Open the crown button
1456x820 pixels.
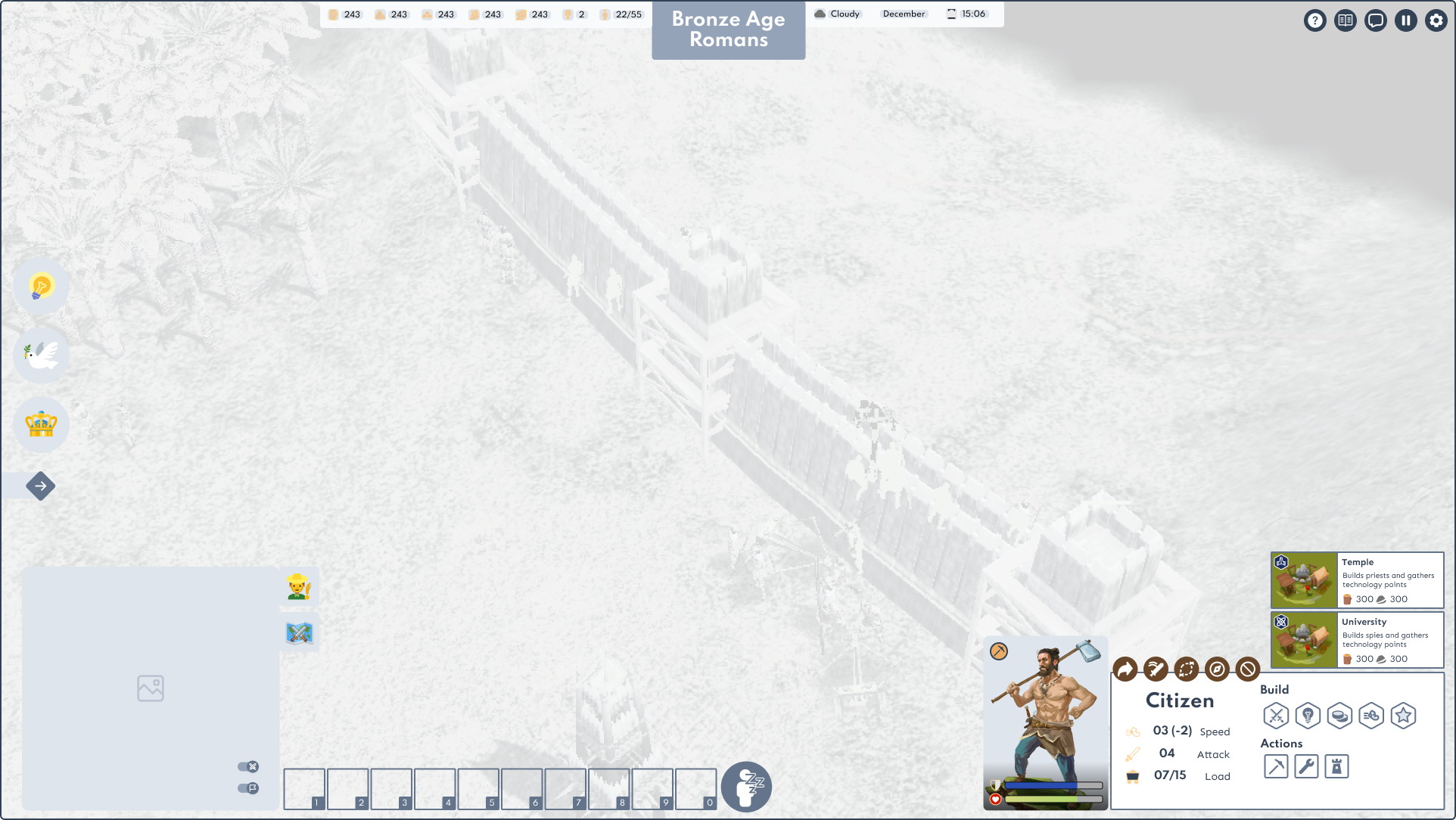coord(42,424)
